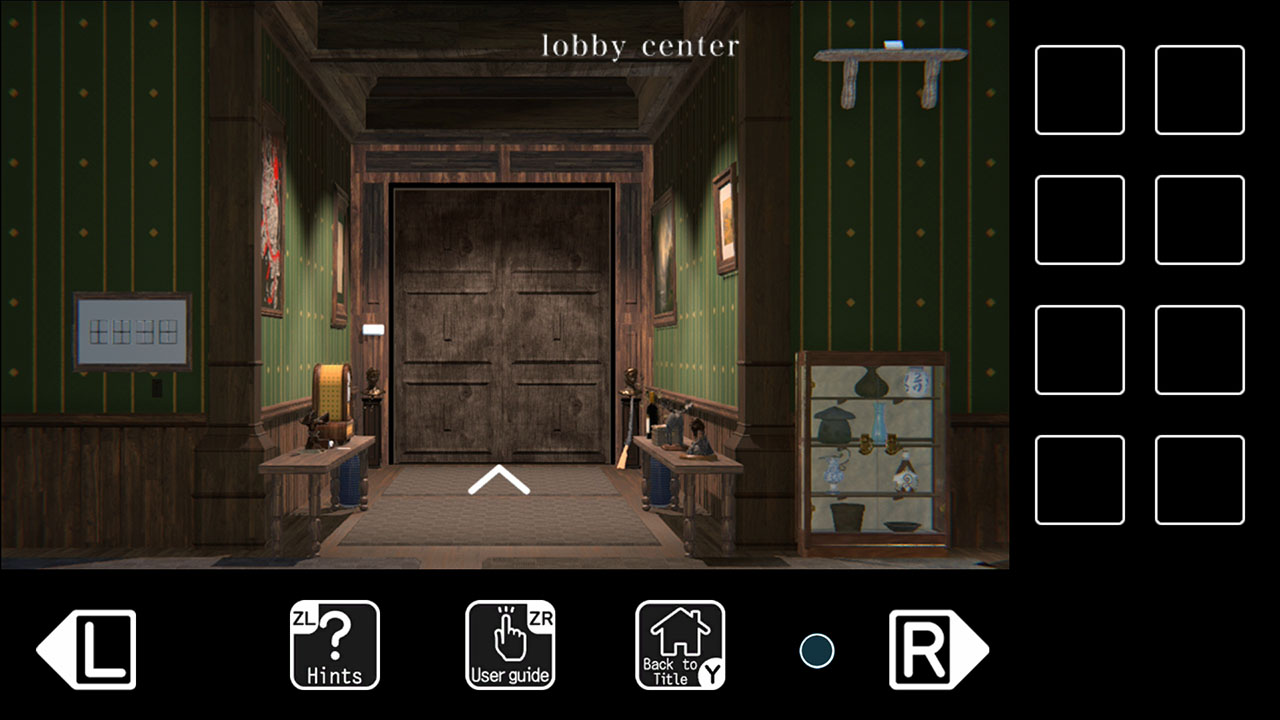This screenshot has height=720, width=1280.
Task: Click the up chevron to approach the door
Action: pos(497,480)
